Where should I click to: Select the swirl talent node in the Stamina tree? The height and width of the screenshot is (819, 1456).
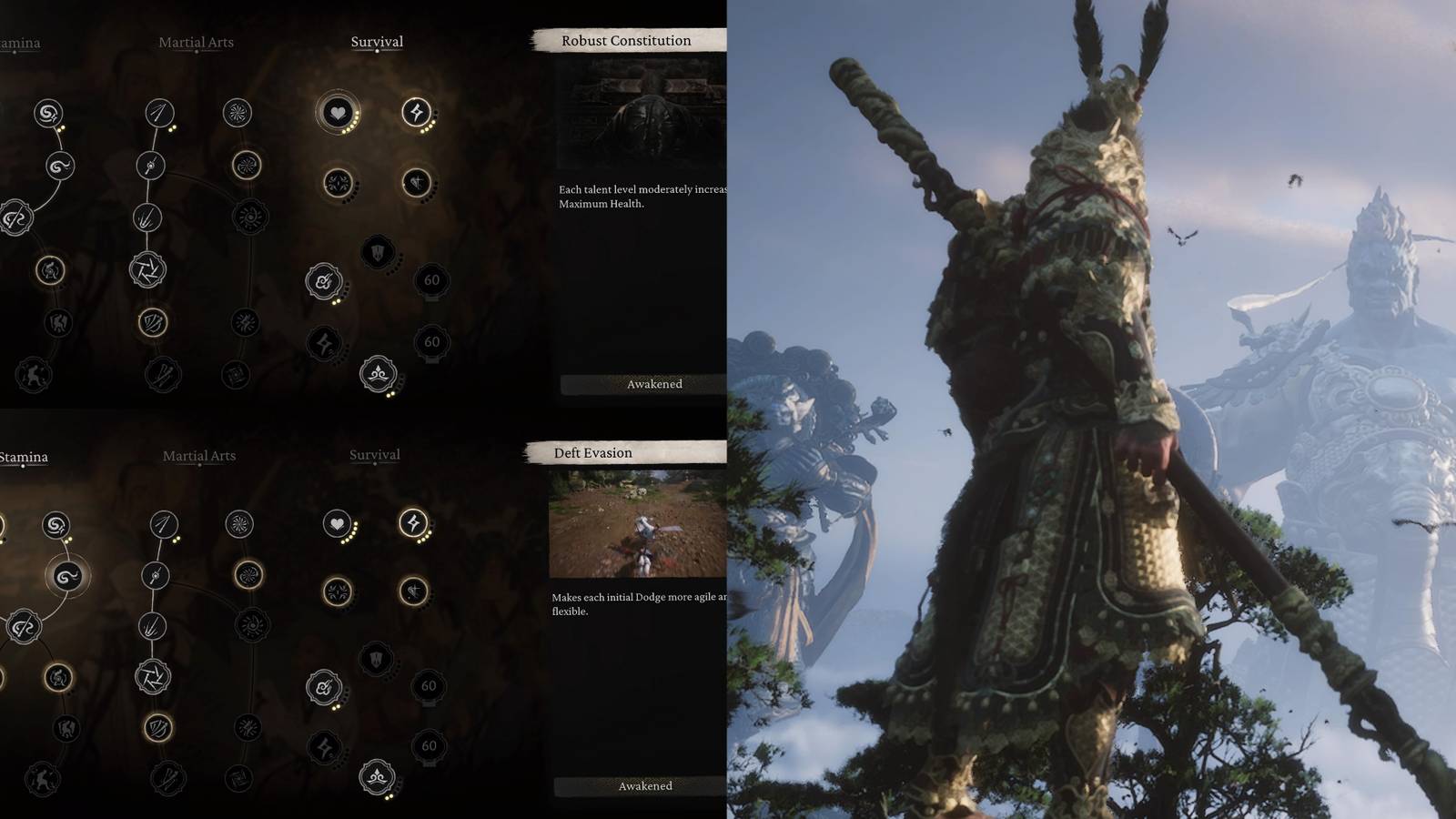58,167
